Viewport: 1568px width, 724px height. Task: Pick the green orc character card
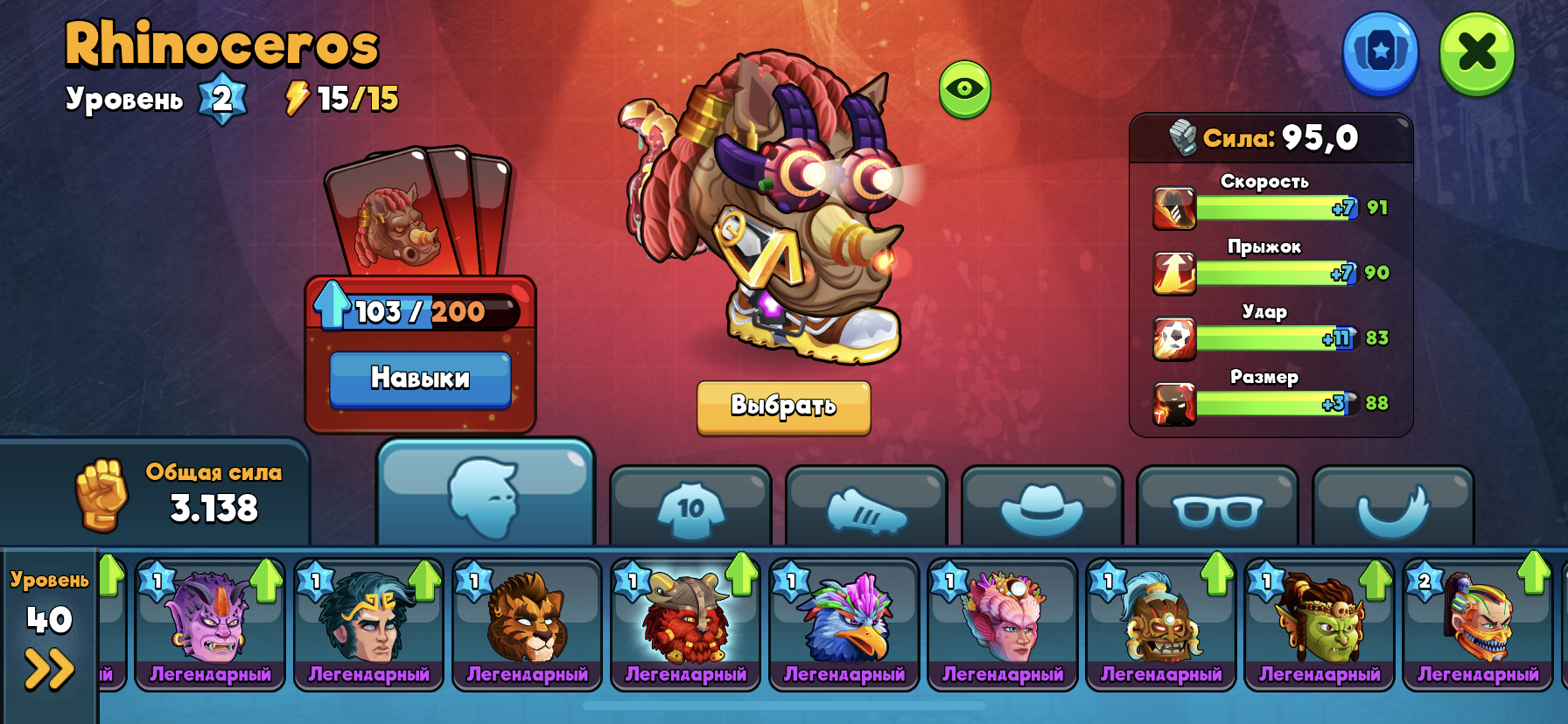coord(1319,624)
